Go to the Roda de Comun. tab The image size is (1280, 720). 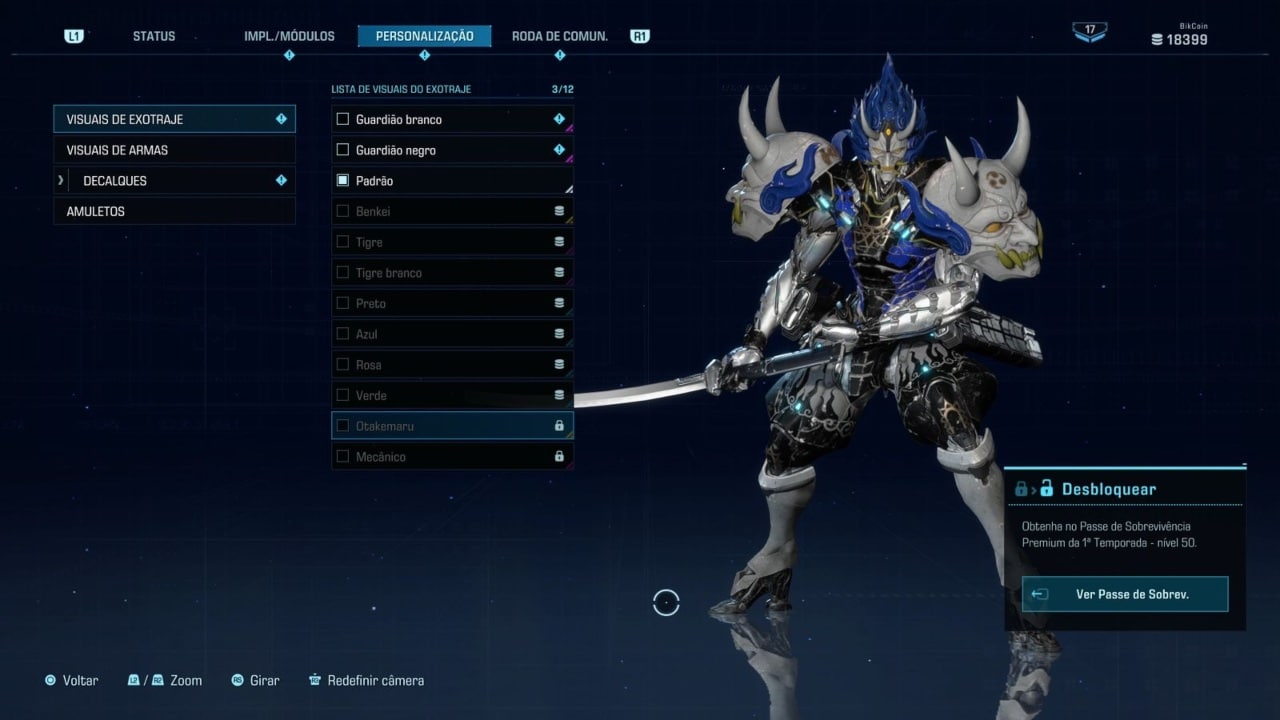[559, 36]
